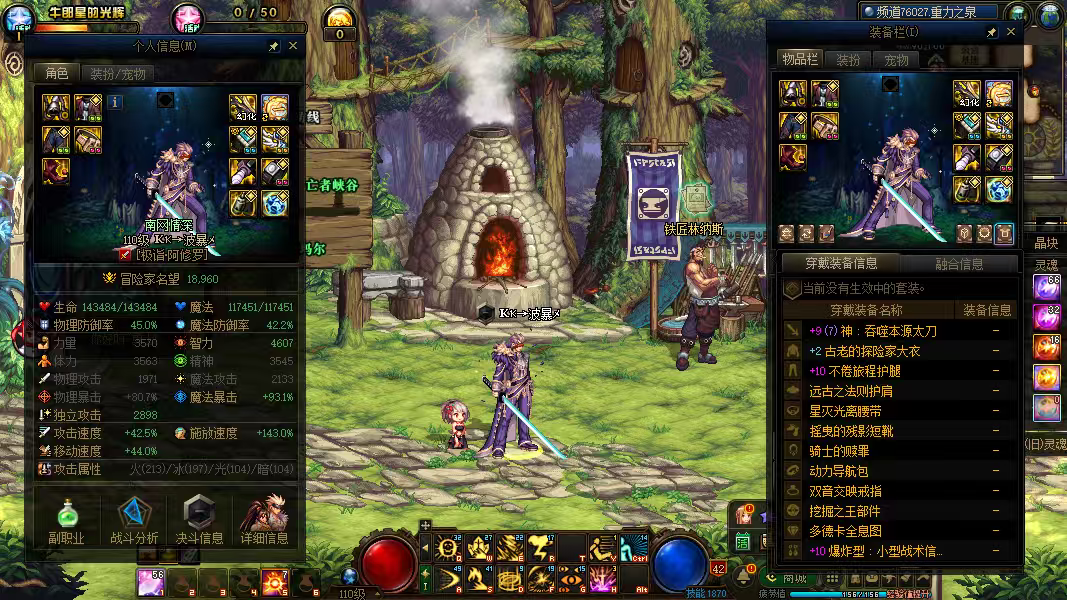The width and height of the screenshot is (1067, 600).
Task: Switch to the 装扮/宠物 tab
Action: [x=117, y=73]
